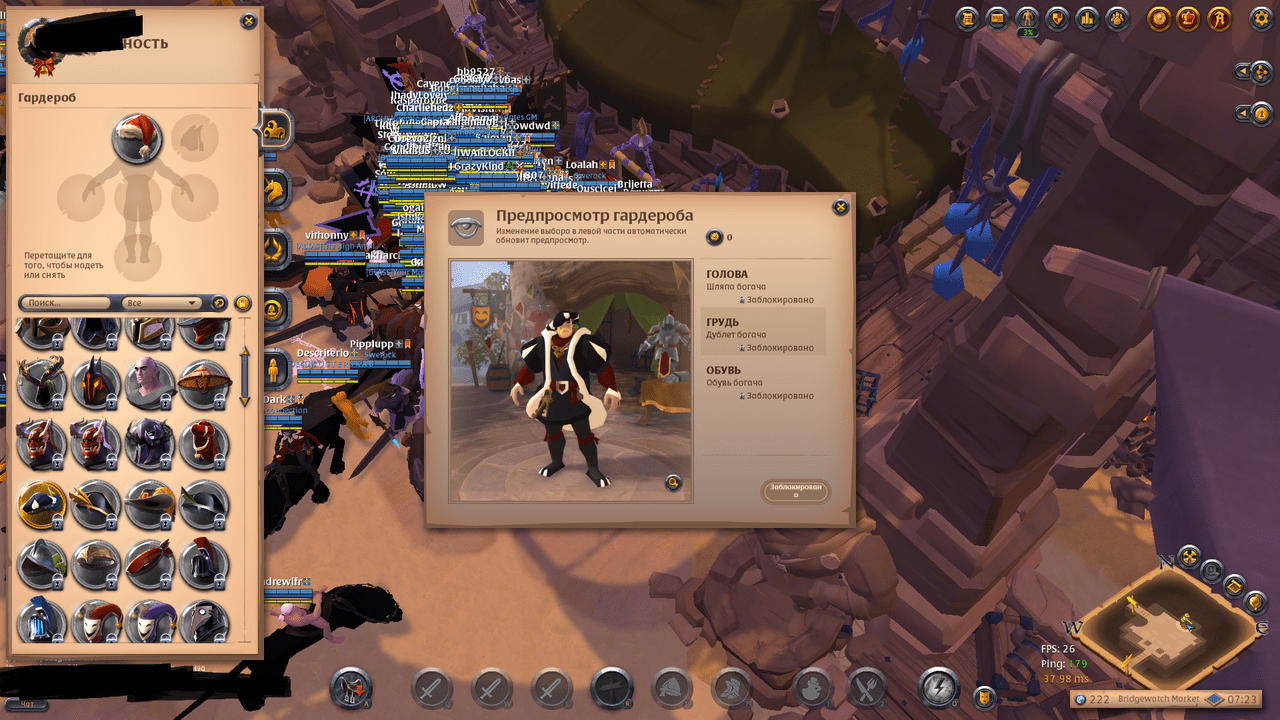Open the mail envelope icon
The image size is (1280, 720).
(997, 18)
